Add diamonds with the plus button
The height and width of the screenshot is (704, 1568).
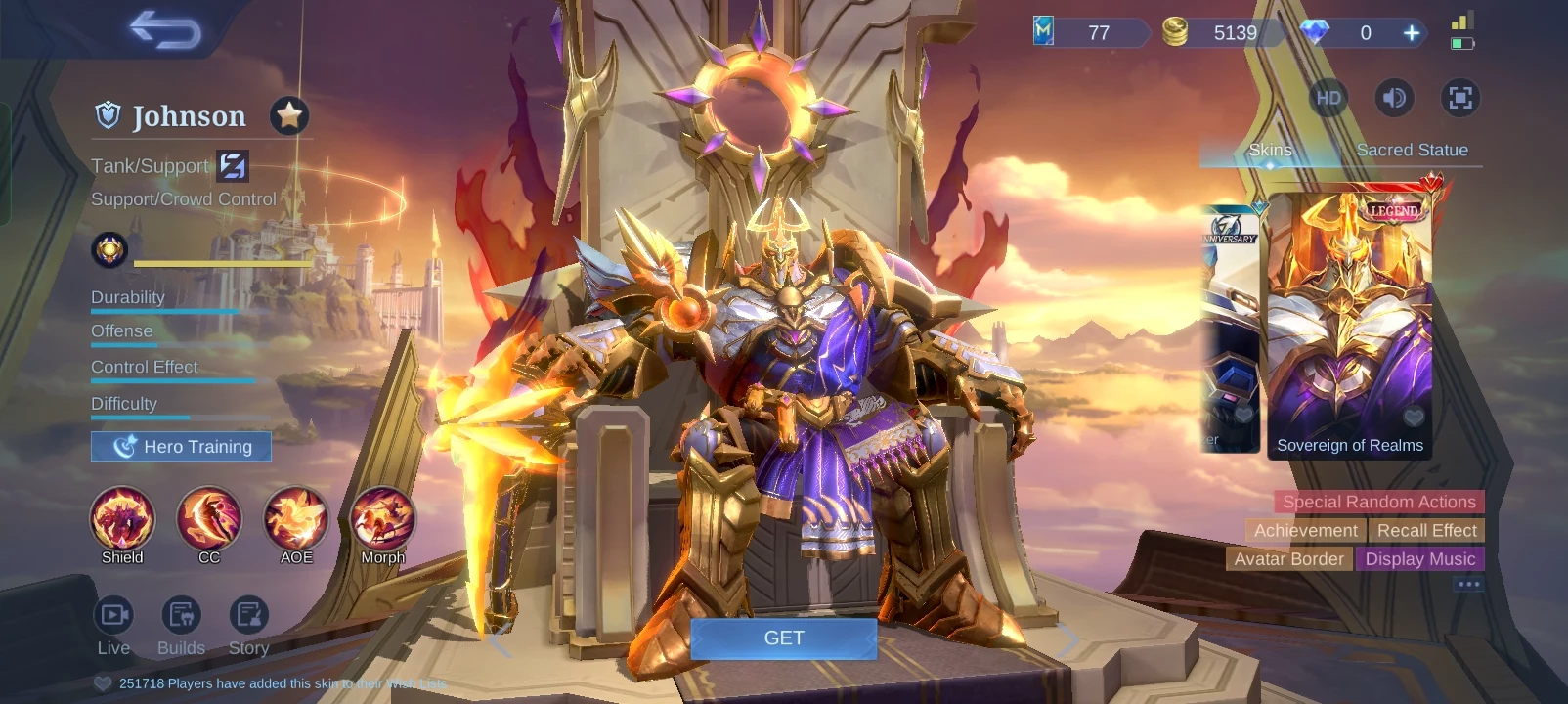1411,33
